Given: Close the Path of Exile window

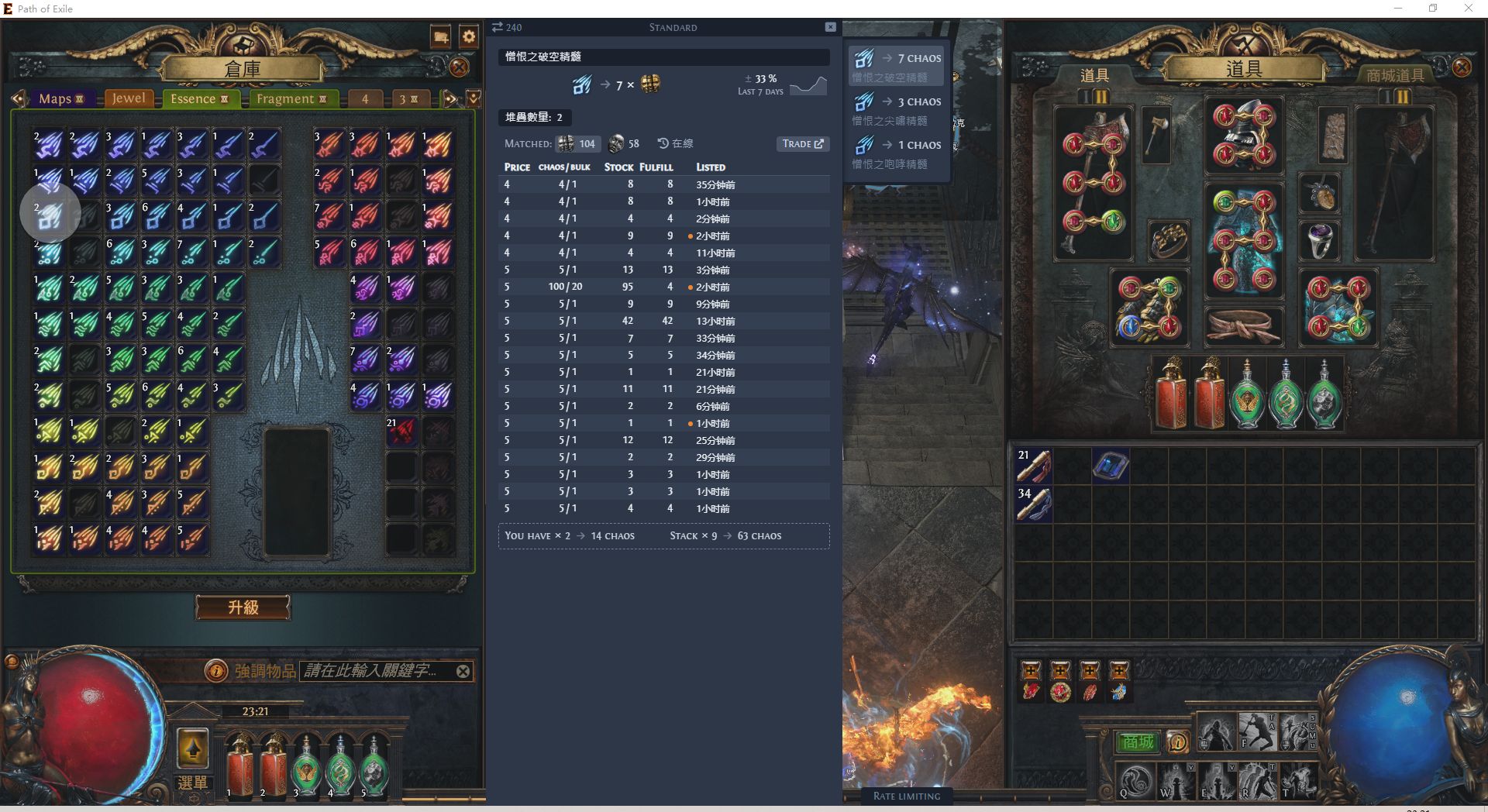Looking at the screenshot, I should click(x=1468, y=9).
